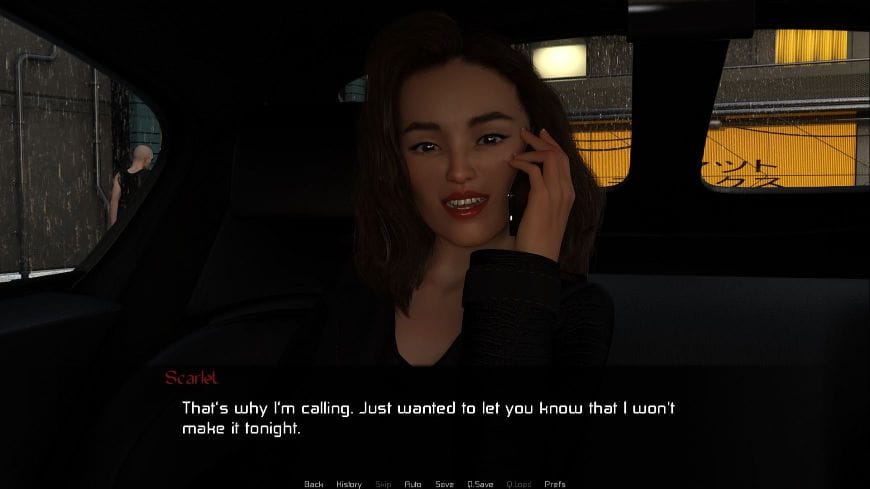The height and width of the screenshot is (489, 870).
Task: Click the greyed-out Skip button
Action: point(383,484)
